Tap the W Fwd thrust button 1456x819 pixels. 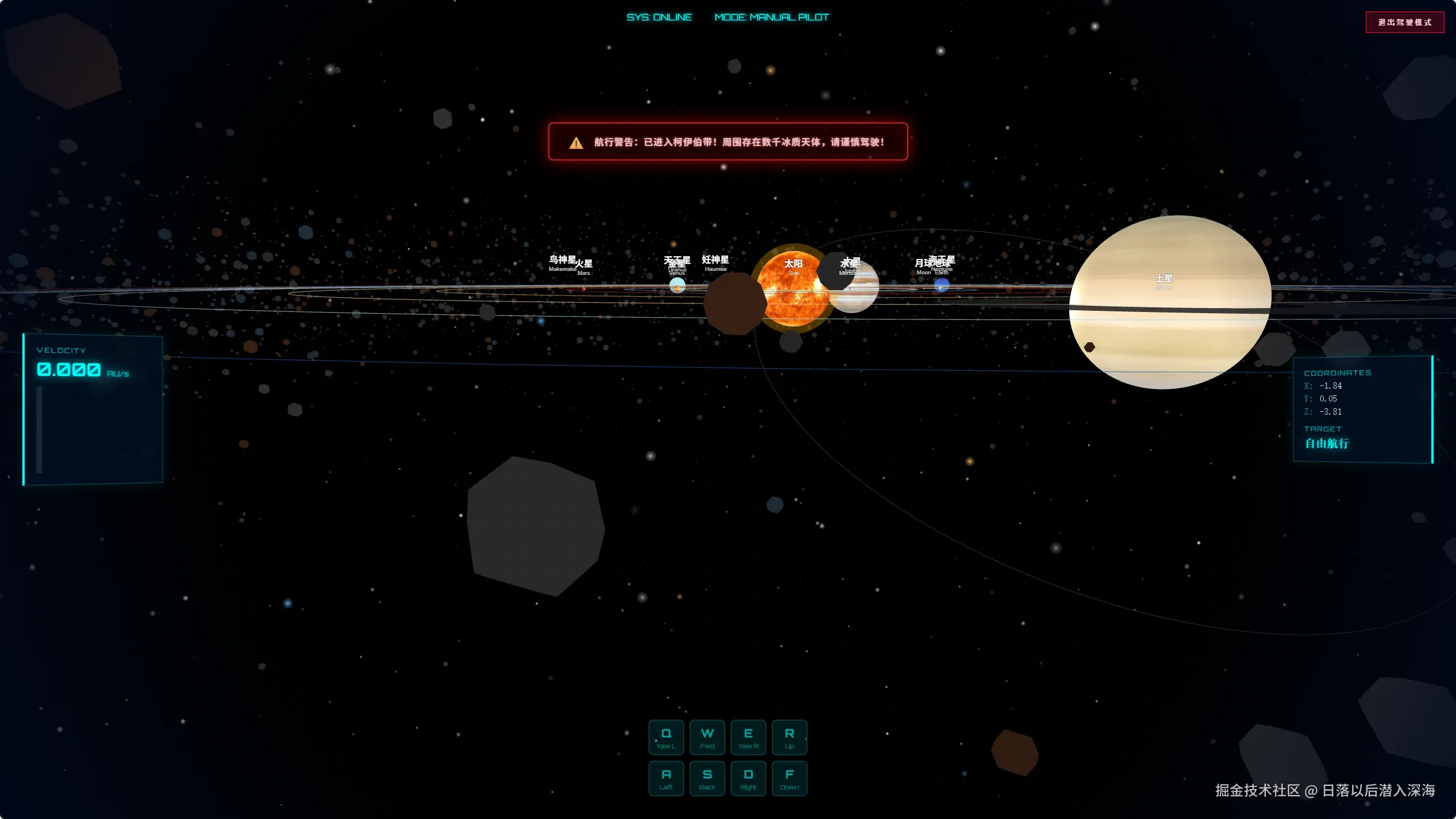[x=707, y=737]
